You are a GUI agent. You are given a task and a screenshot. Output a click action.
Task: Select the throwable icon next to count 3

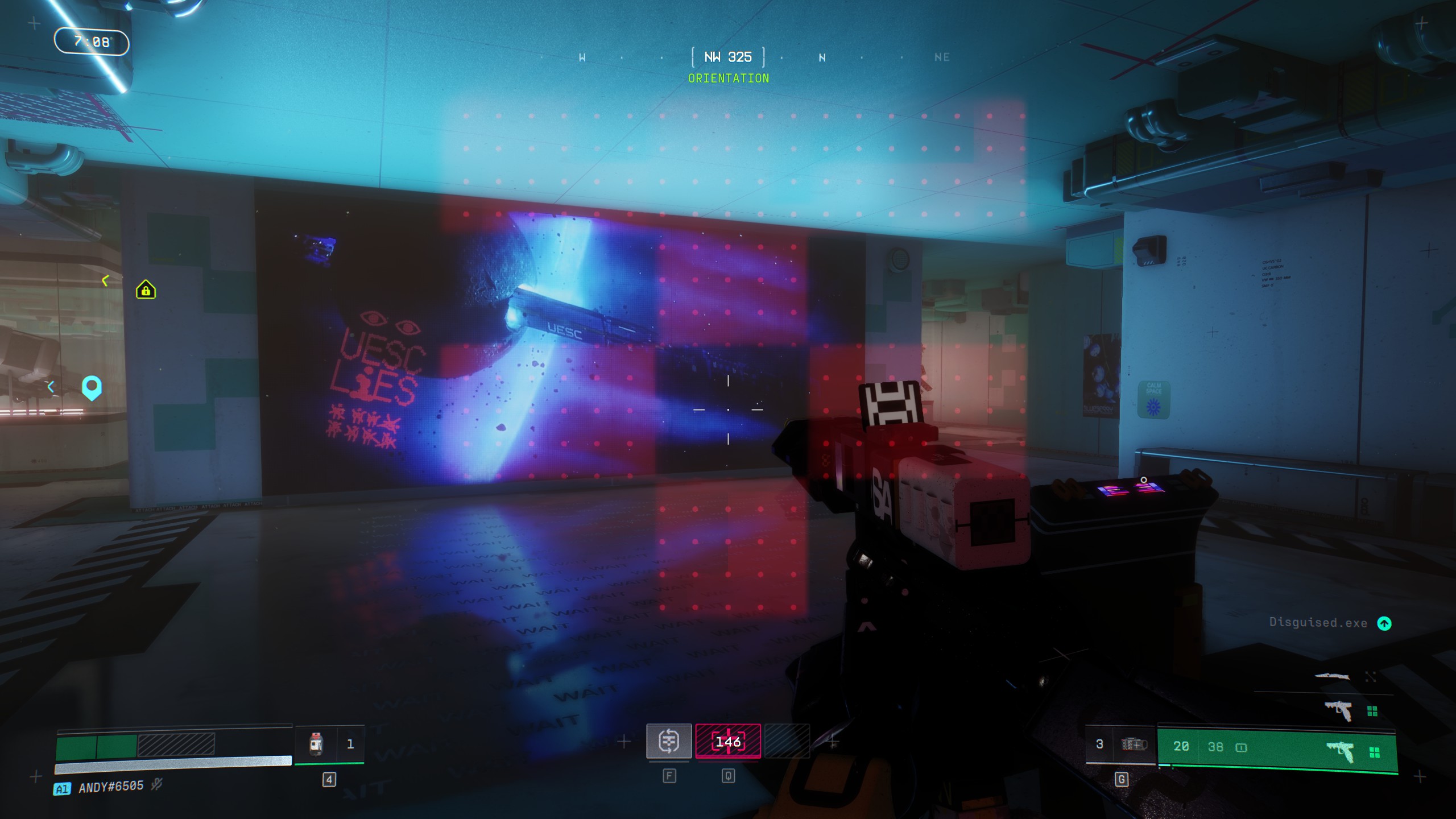click(x=1135, y=746)
